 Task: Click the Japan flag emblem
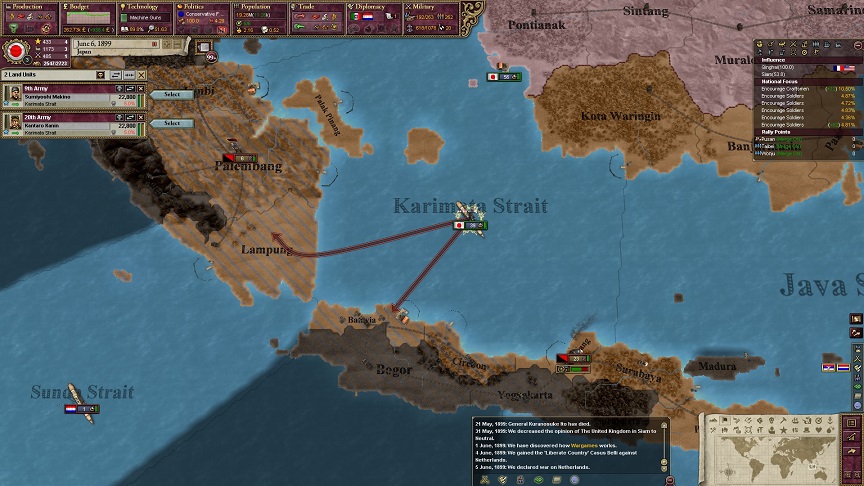(x=16, y=50)
